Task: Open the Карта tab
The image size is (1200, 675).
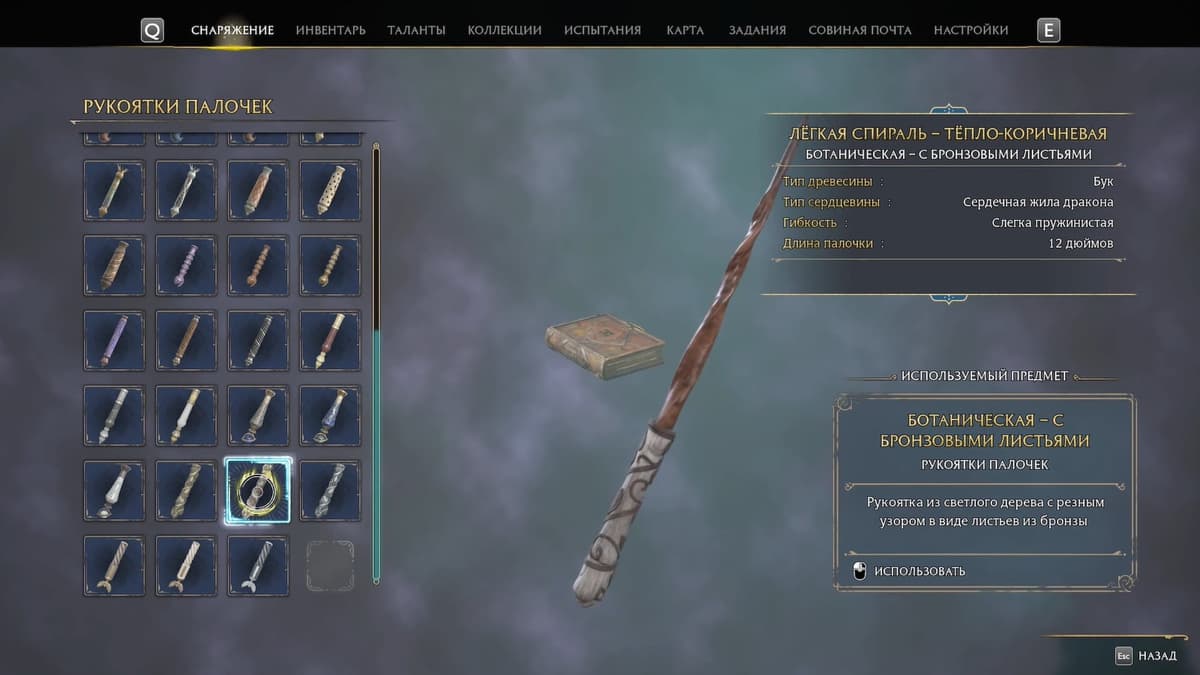Action: (685, 30)
